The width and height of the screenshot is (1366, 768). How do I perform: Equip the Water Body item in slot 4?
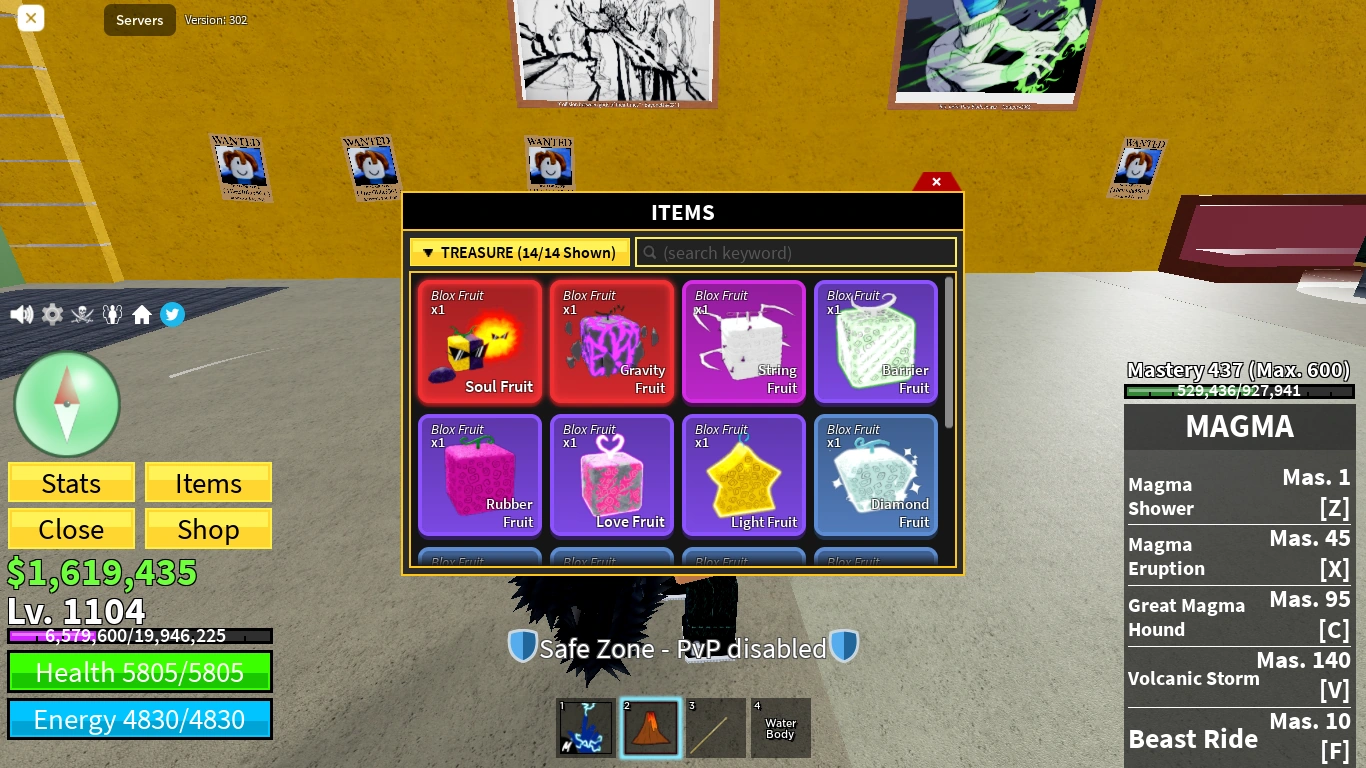point(780,727)
